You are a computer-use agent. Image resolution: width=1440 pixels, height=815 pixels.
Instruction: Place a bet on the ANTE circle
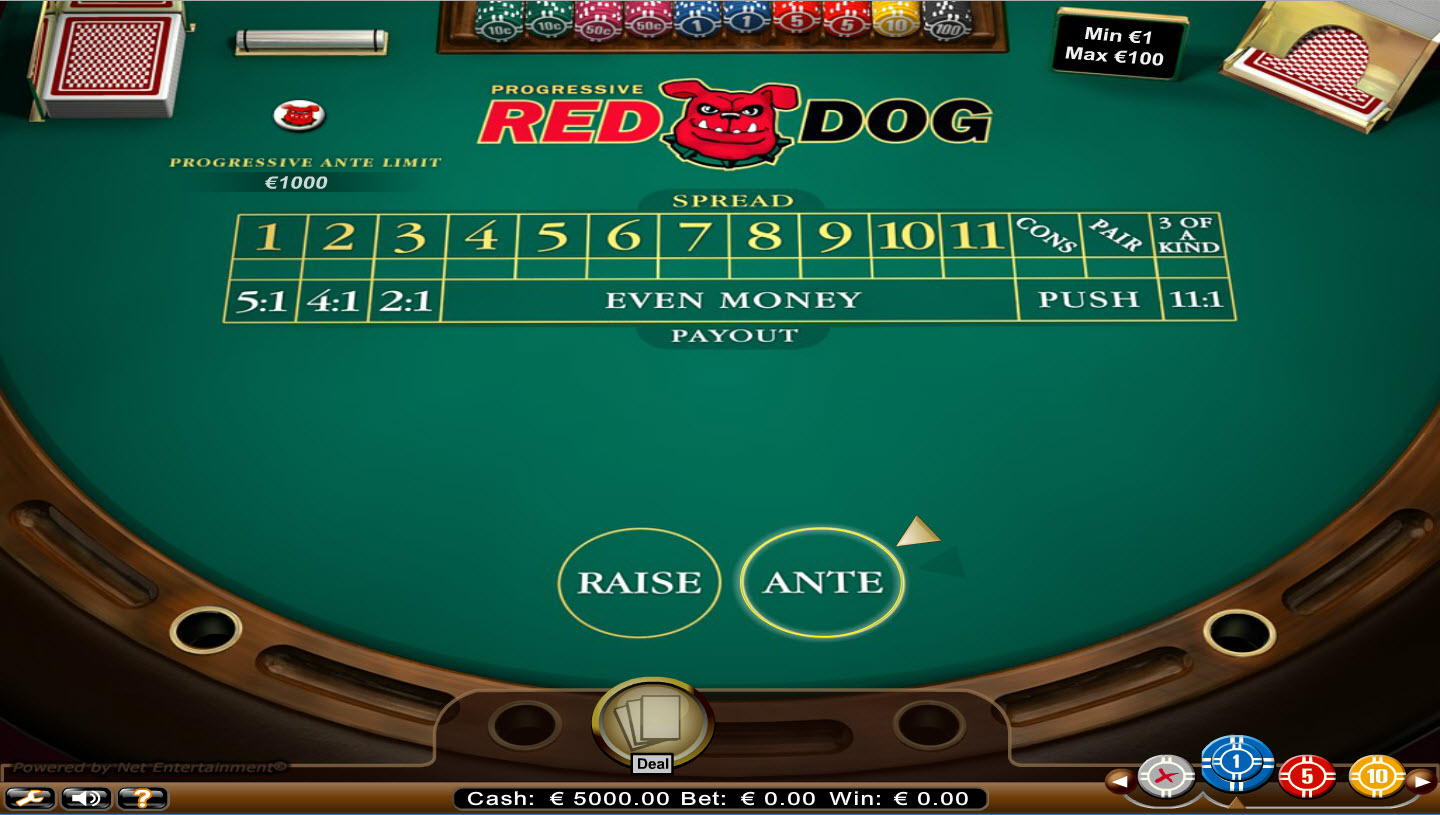click(822, 581)
